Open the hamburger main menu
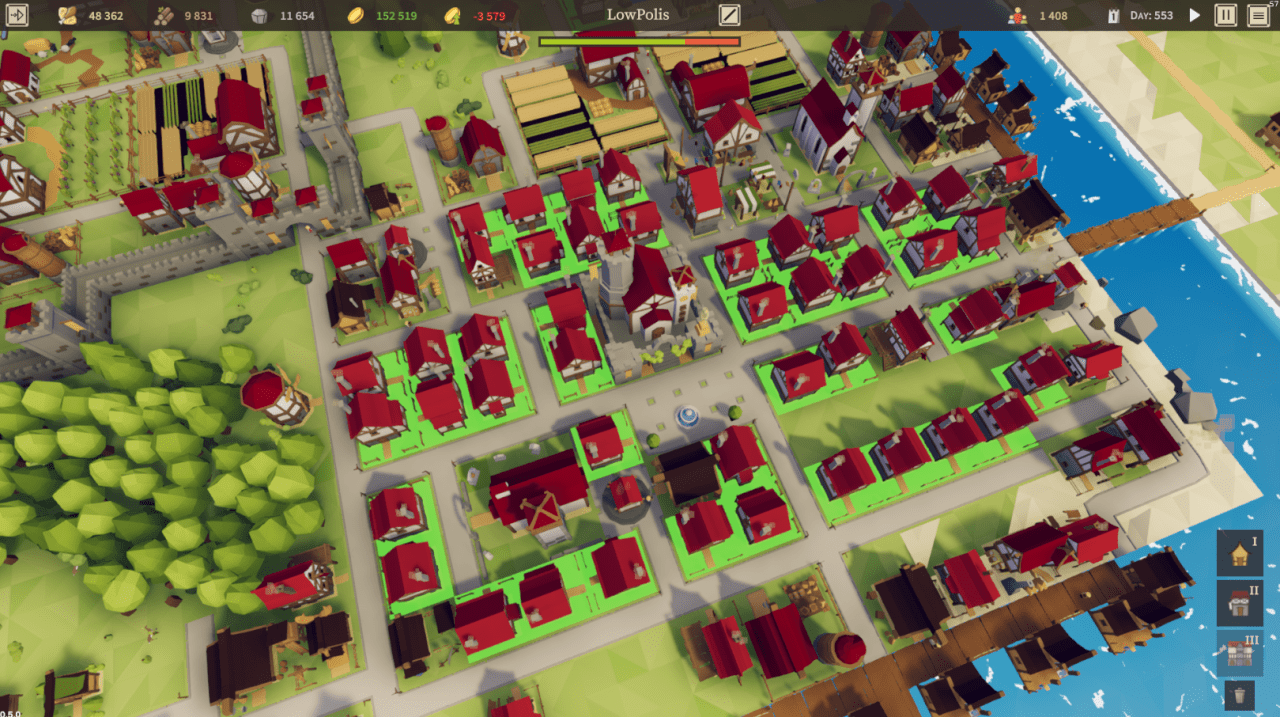This screenshot has height=717, width=1280. click(1257, 15)
